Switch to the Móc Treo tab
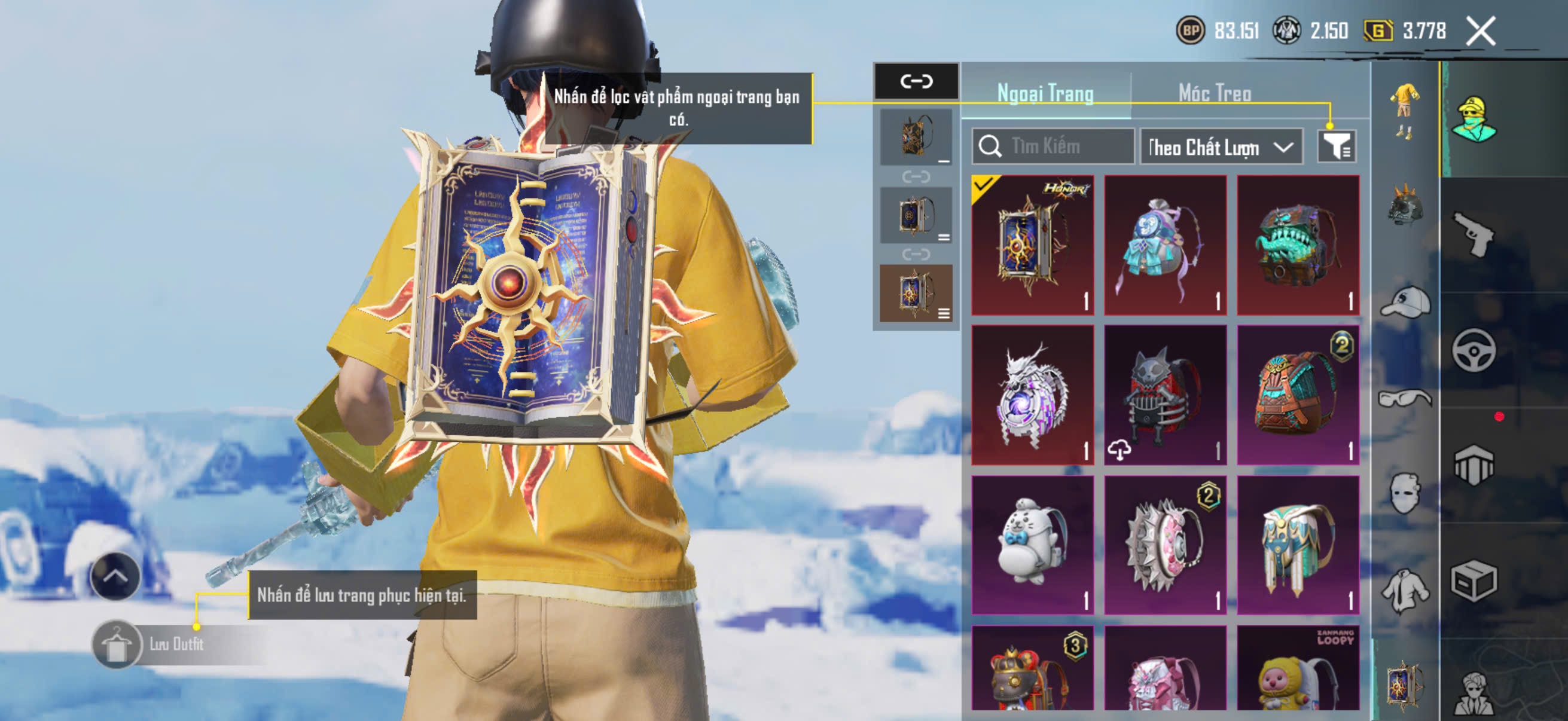Screen dimensions: 1568x721 (x=1215, y=94)
